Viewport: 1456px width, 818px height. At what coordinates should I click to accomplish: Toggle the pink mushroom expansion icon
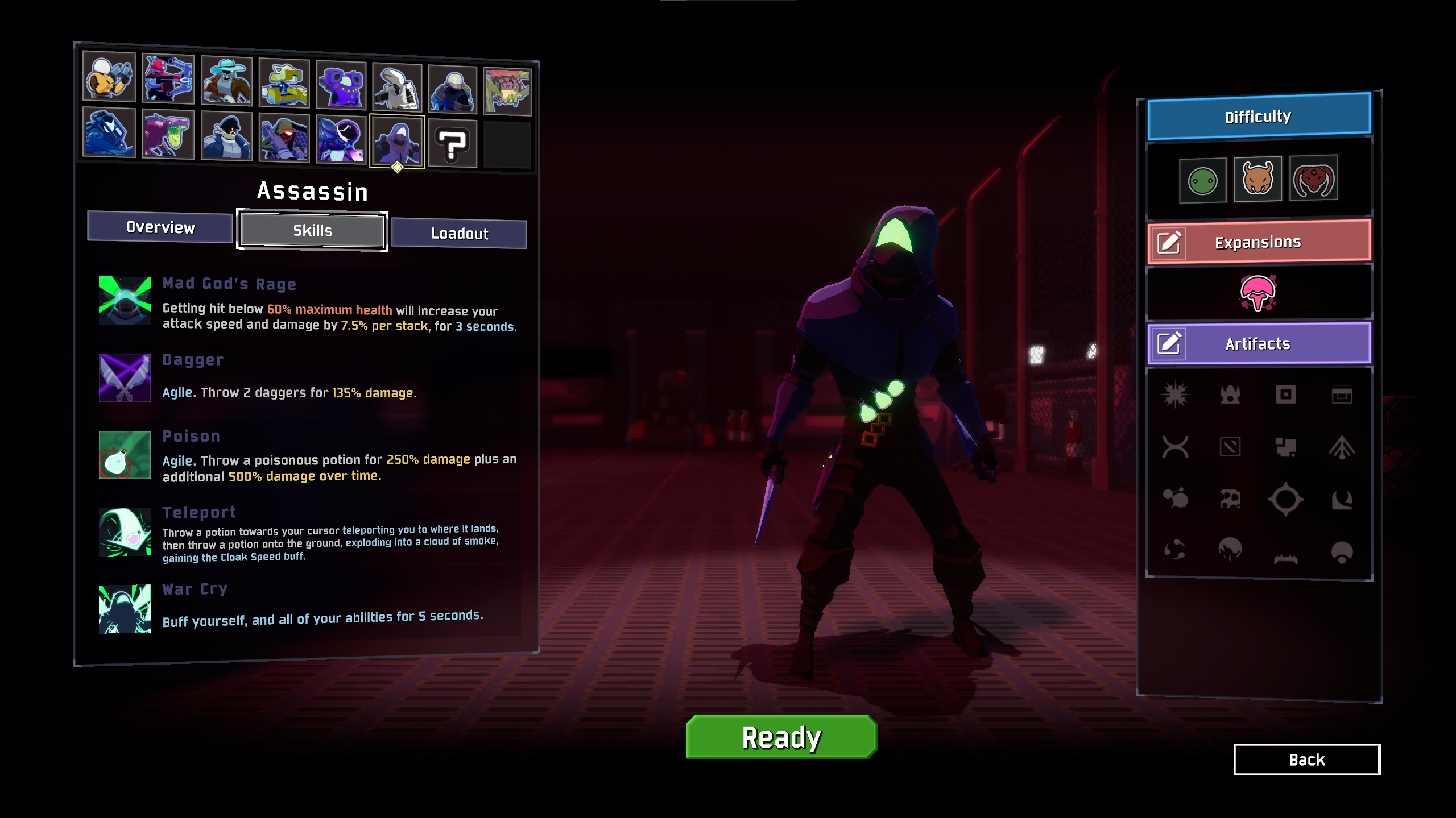click(x=1258, y=293)
